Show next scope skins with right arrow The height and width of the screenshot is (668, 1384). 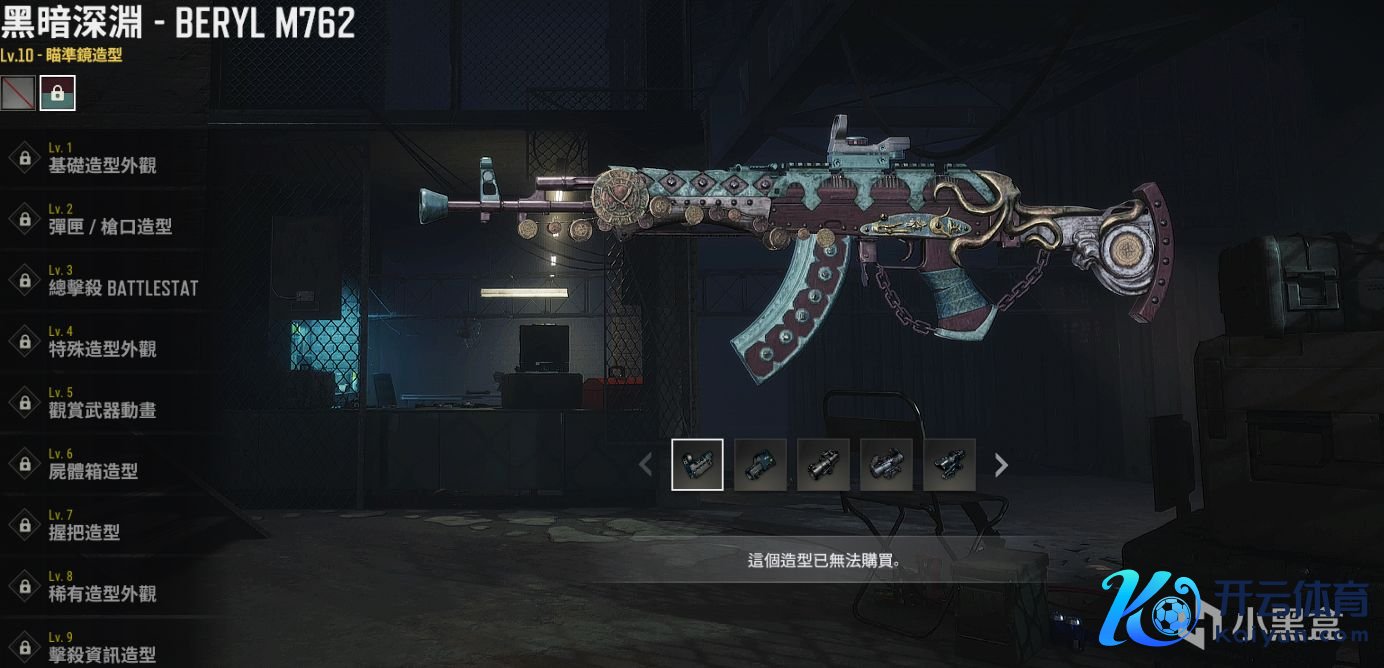tap(1001, 464)
